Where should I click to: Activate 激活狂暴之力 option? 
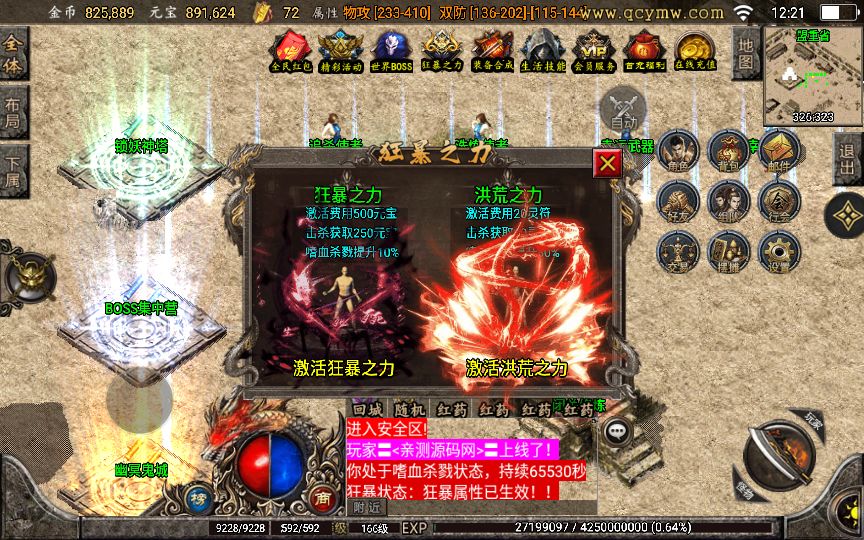[x=344, y=368]
